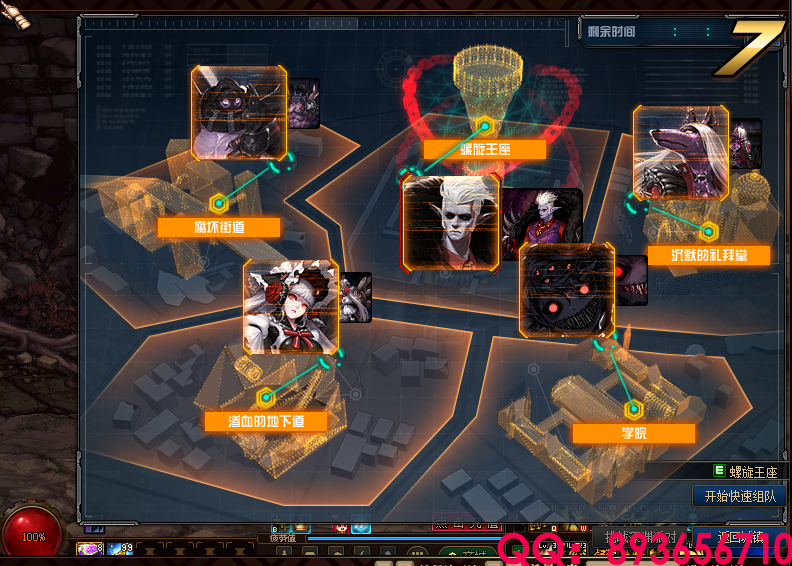Viewport: 792px width, 566px height.
Task: Open the masked boss portrait above 腐坏街道
Action: coord(239,113)
